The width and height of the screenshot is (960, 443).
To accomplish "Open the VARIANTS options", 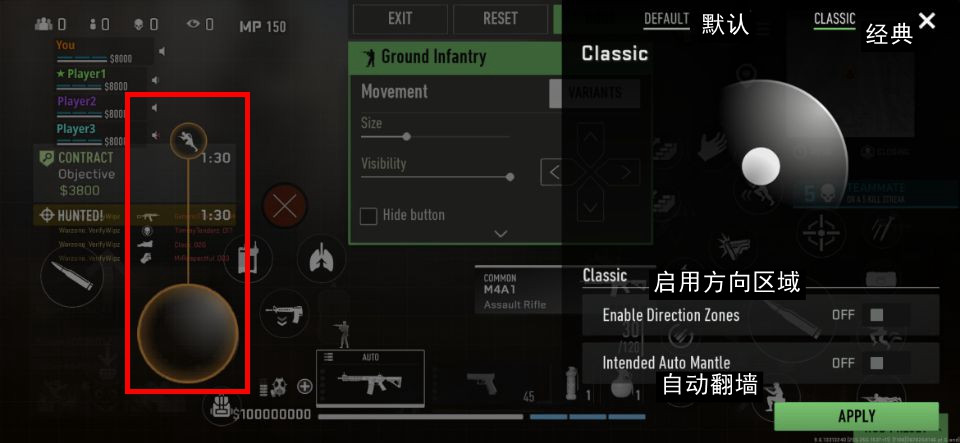I will (x=594, y=93).
